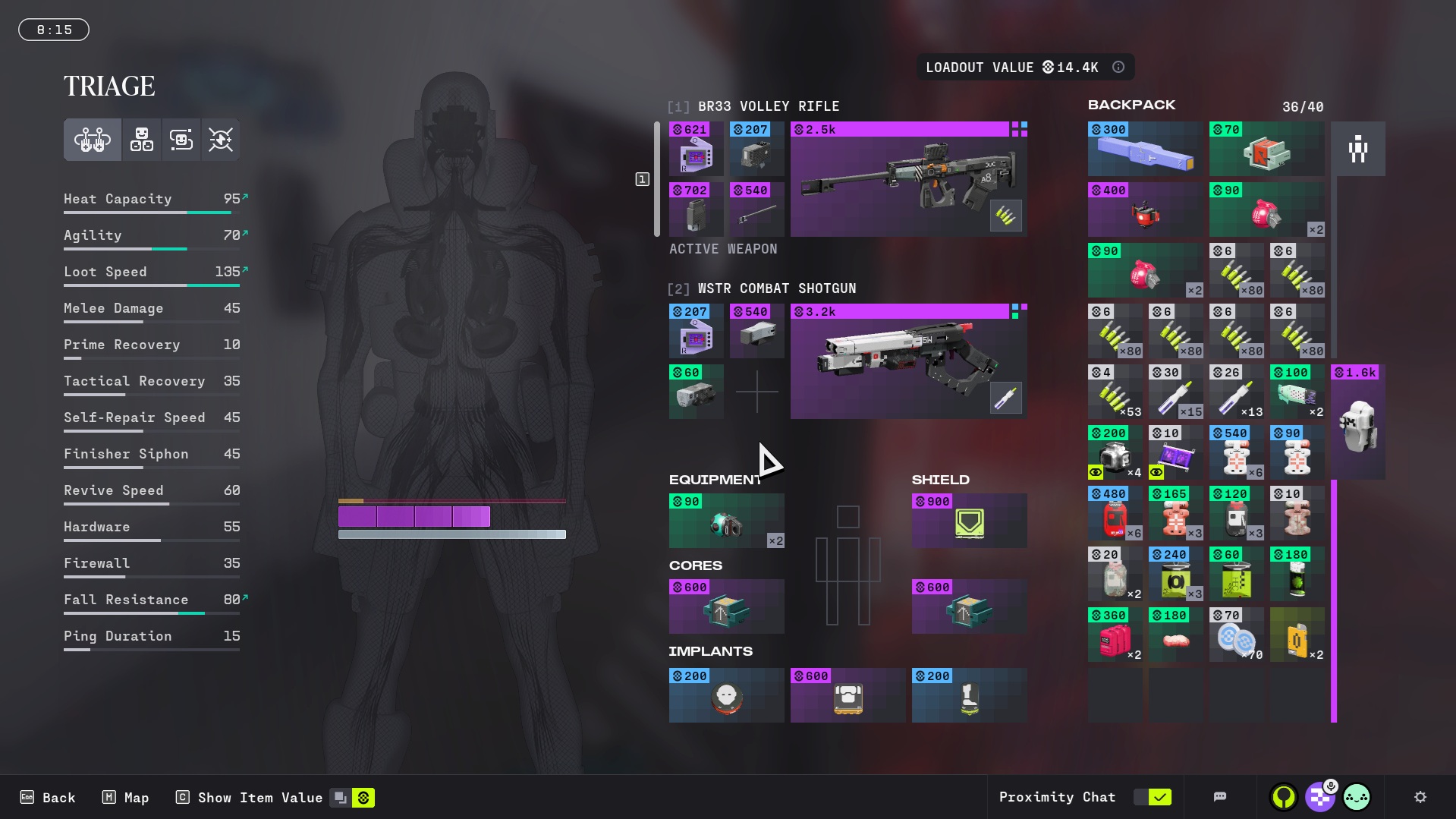Open the chat bubble icon
The image size is (1456, 819).
coord(1220,797)
